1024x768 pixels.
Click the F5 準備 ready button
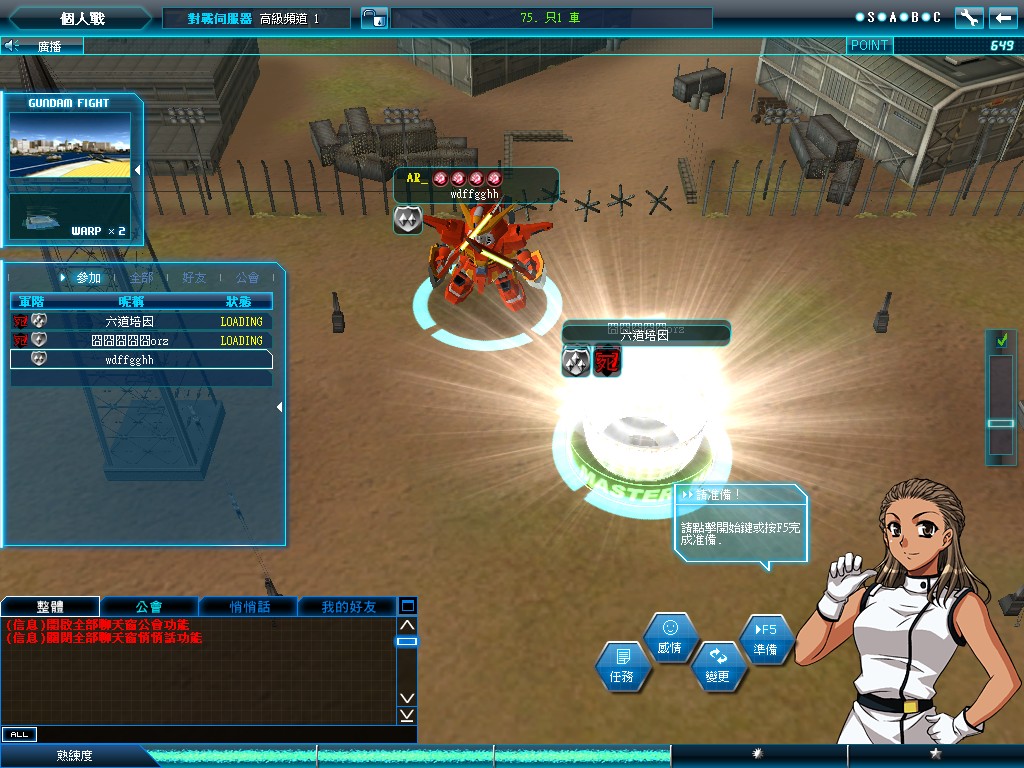point(766,639)
